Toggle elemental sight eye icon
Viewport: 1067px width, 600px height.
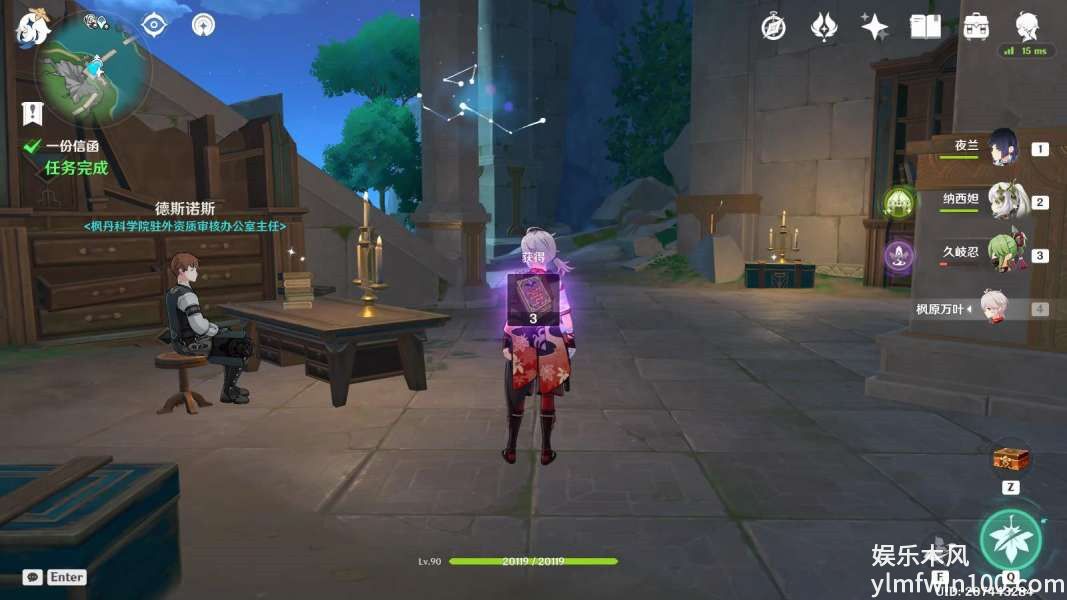pyautogui.click(x=153, y=24)
